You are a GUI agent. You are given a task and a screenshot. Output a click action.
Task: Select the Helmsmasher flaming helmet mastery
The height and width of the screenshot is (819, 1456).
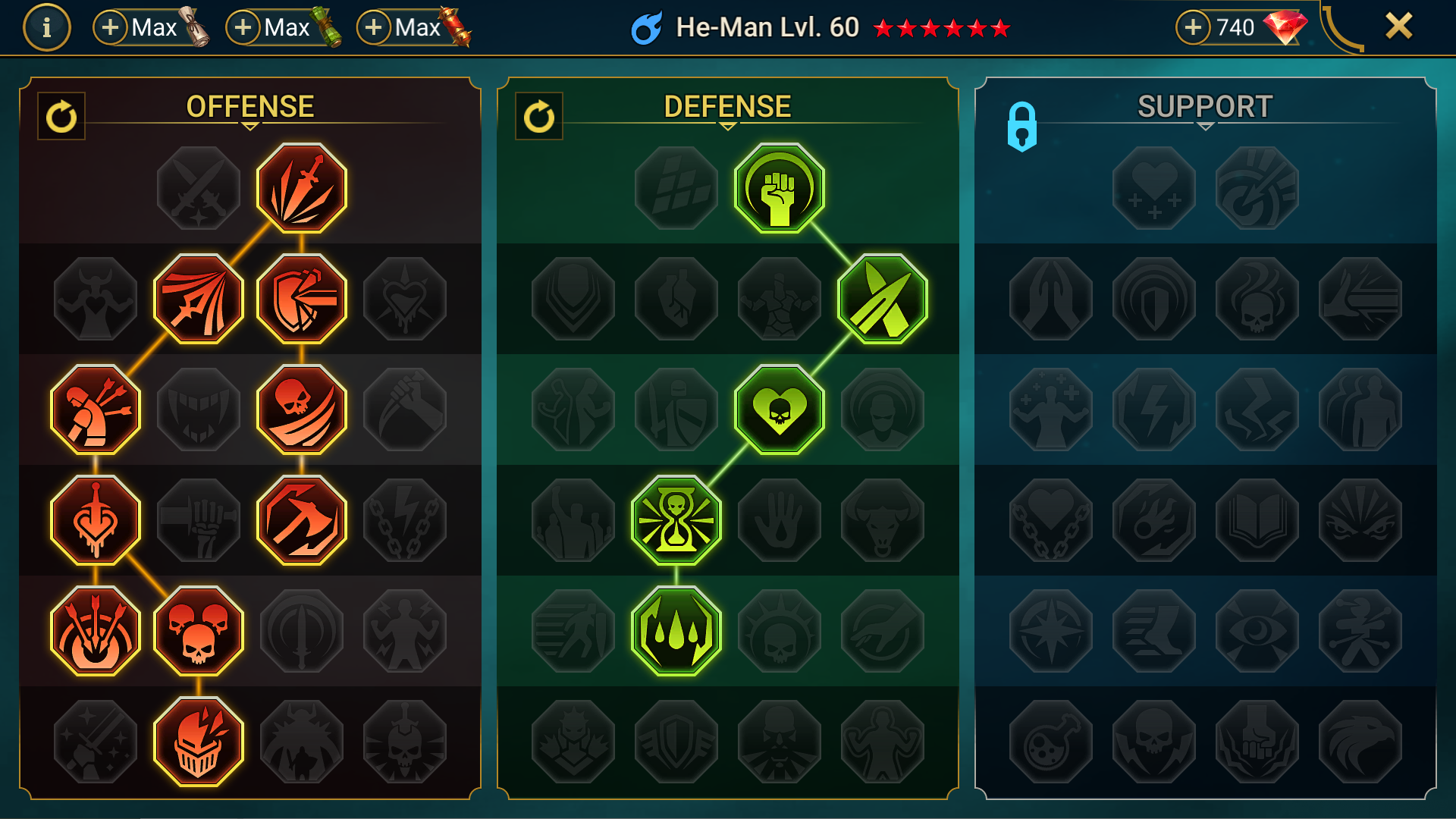point(199,739)
